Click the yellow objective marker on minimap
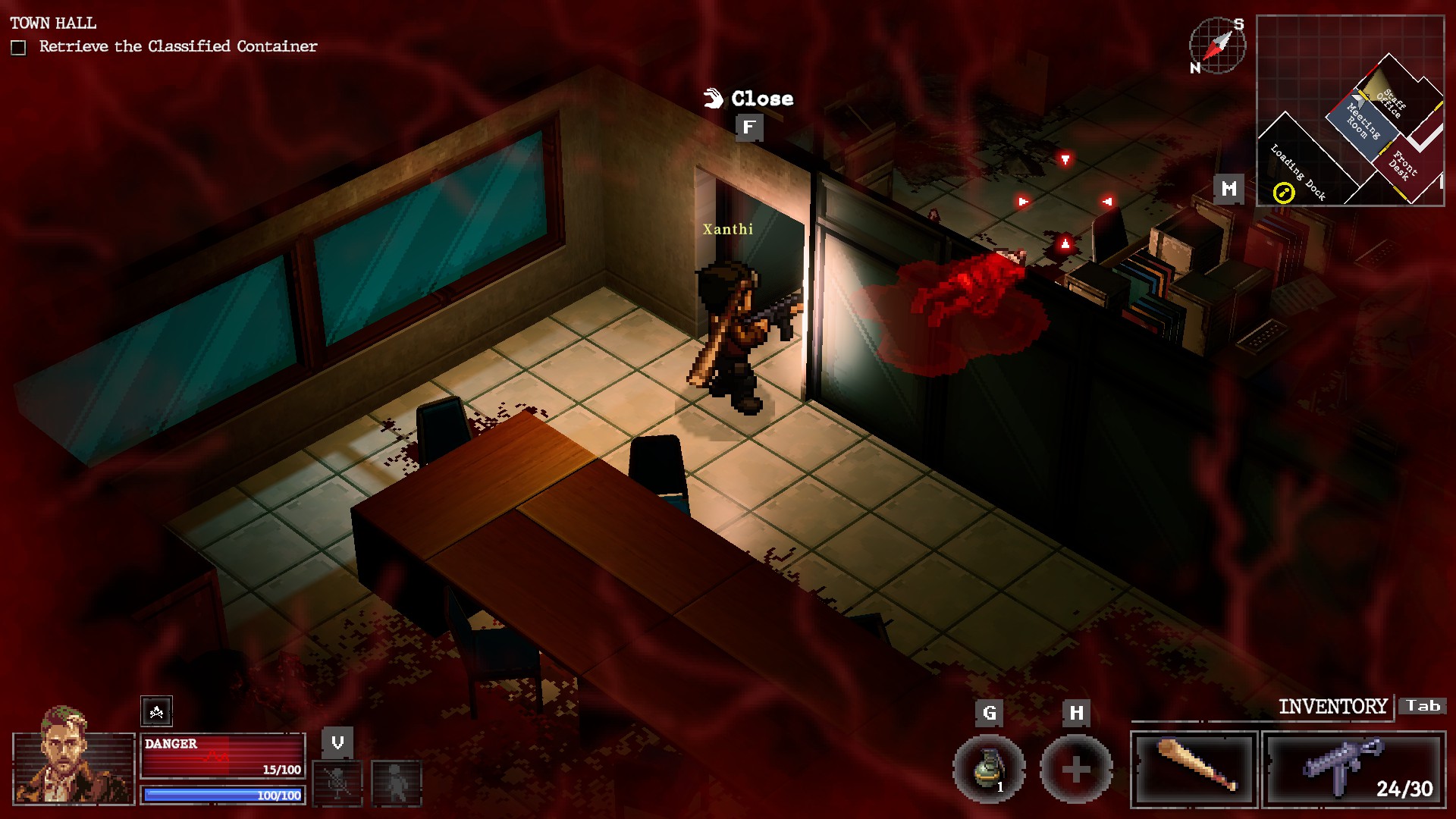This screenshot has width=1456, height=819. (1283, 193)
